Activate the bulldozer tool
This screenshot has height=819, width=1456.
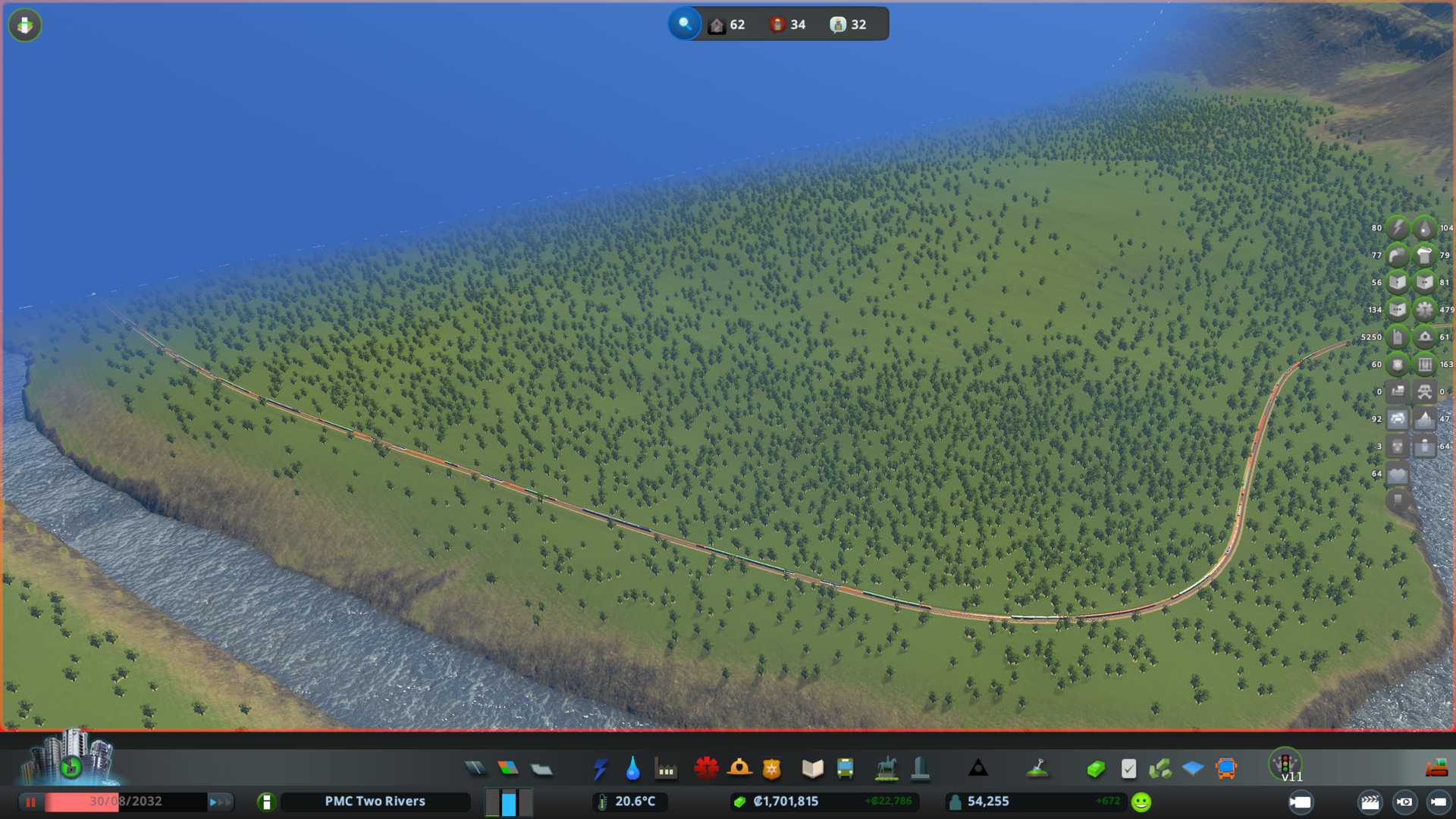(x=1436, y=768)
